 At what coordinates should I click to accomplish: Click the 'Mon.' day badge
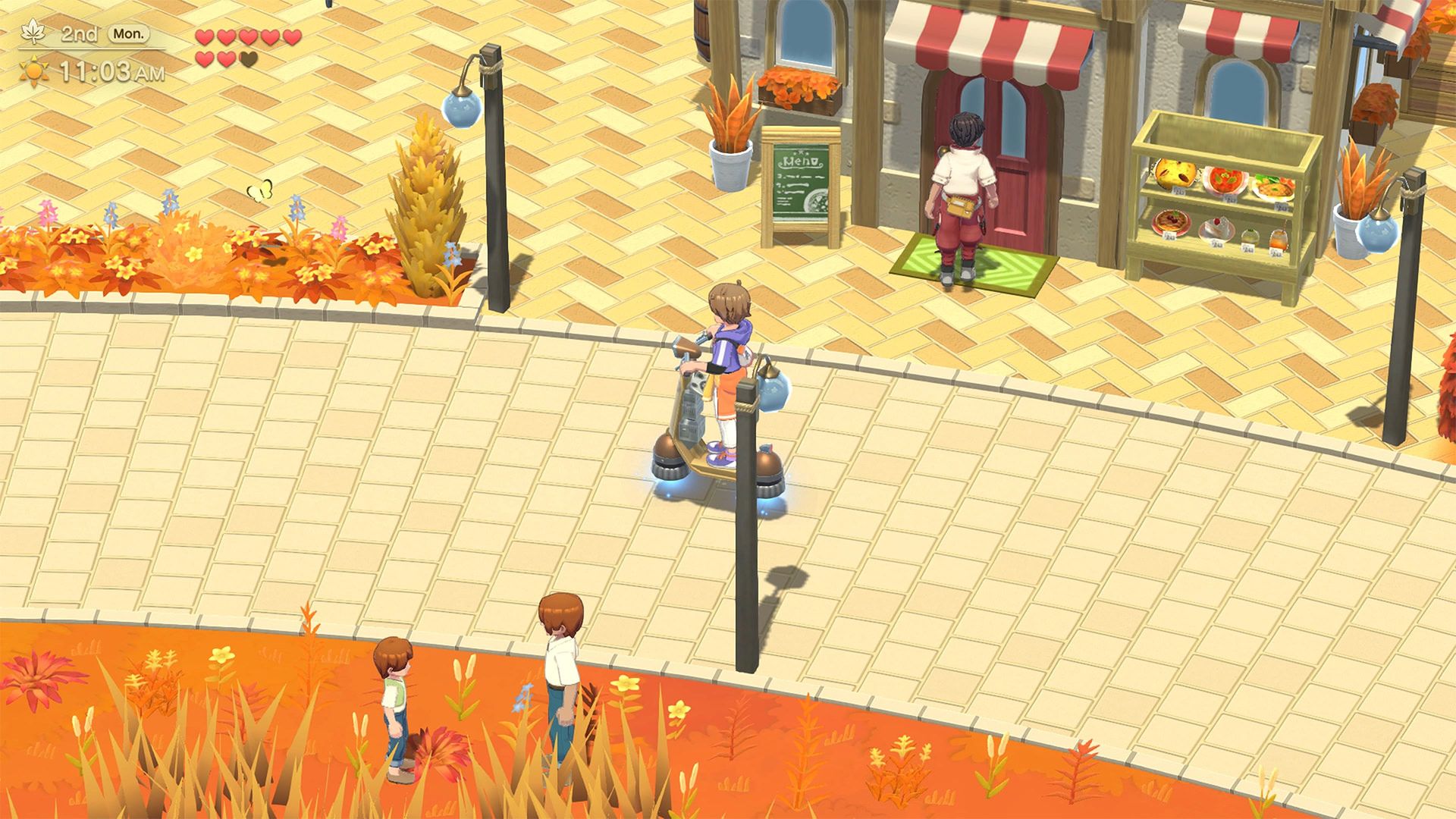128,35
